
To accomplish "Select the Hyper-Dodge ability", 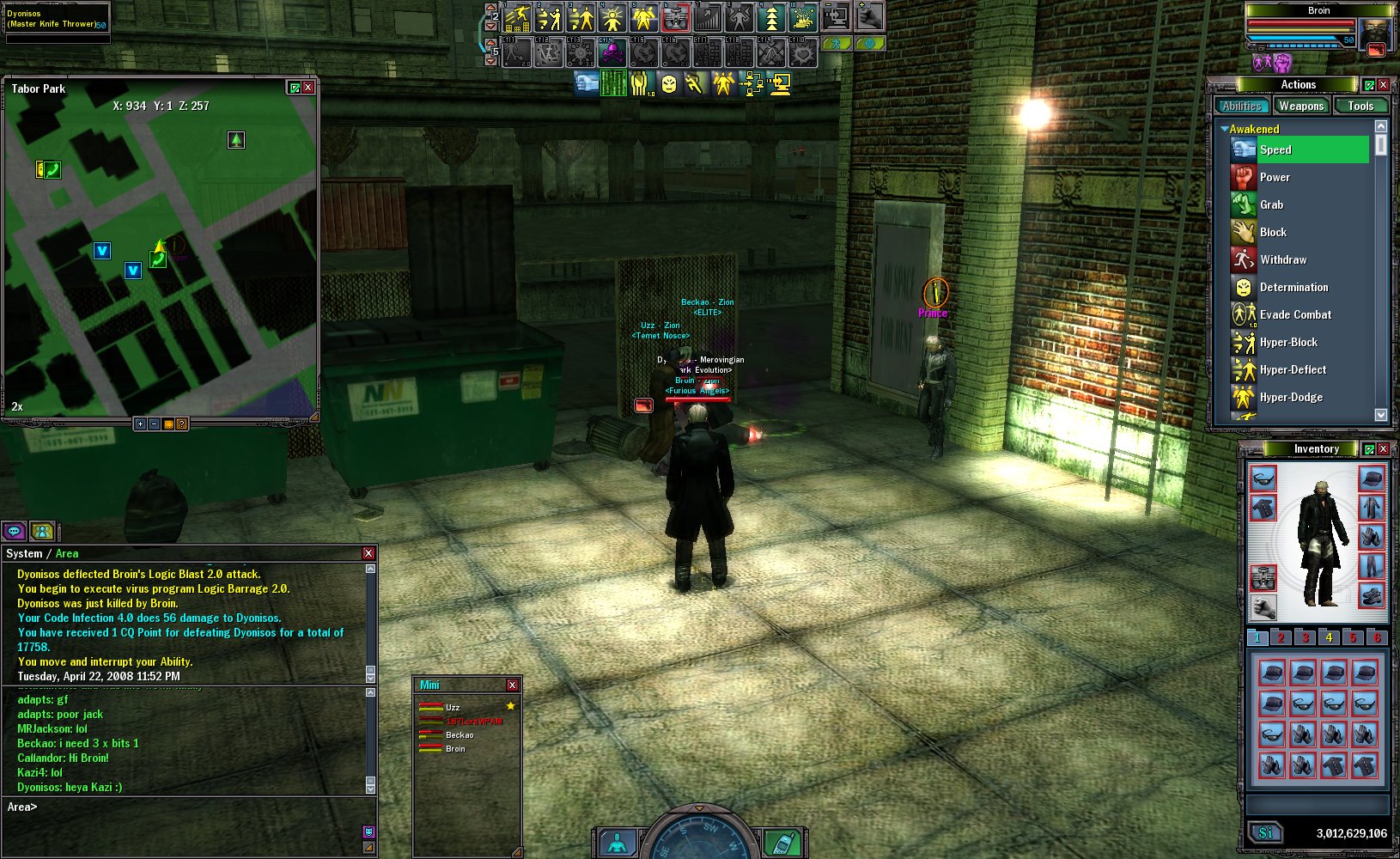I will click(1291, 397).
